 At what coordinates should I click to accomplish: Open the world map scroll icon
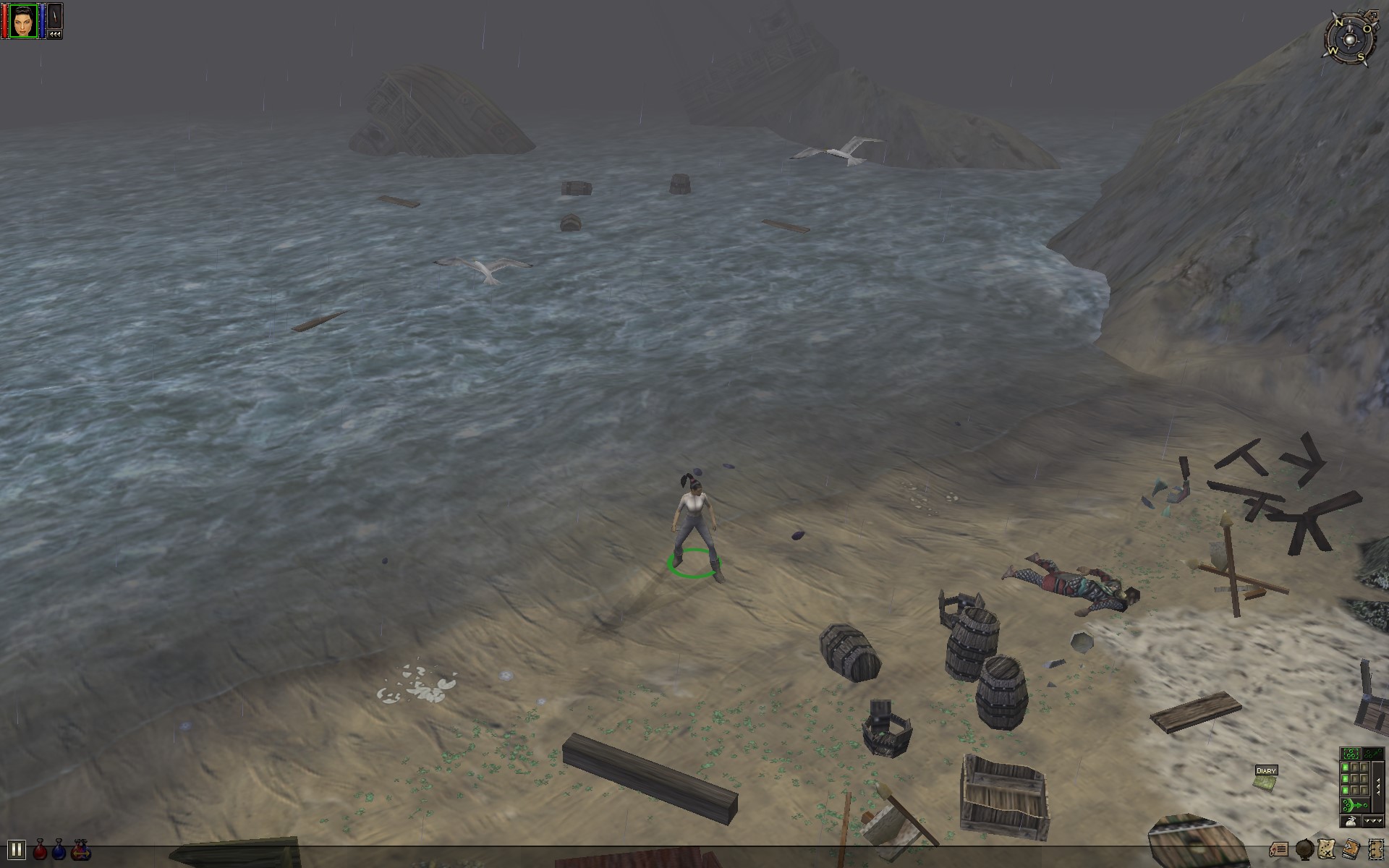coord(1326,848)
